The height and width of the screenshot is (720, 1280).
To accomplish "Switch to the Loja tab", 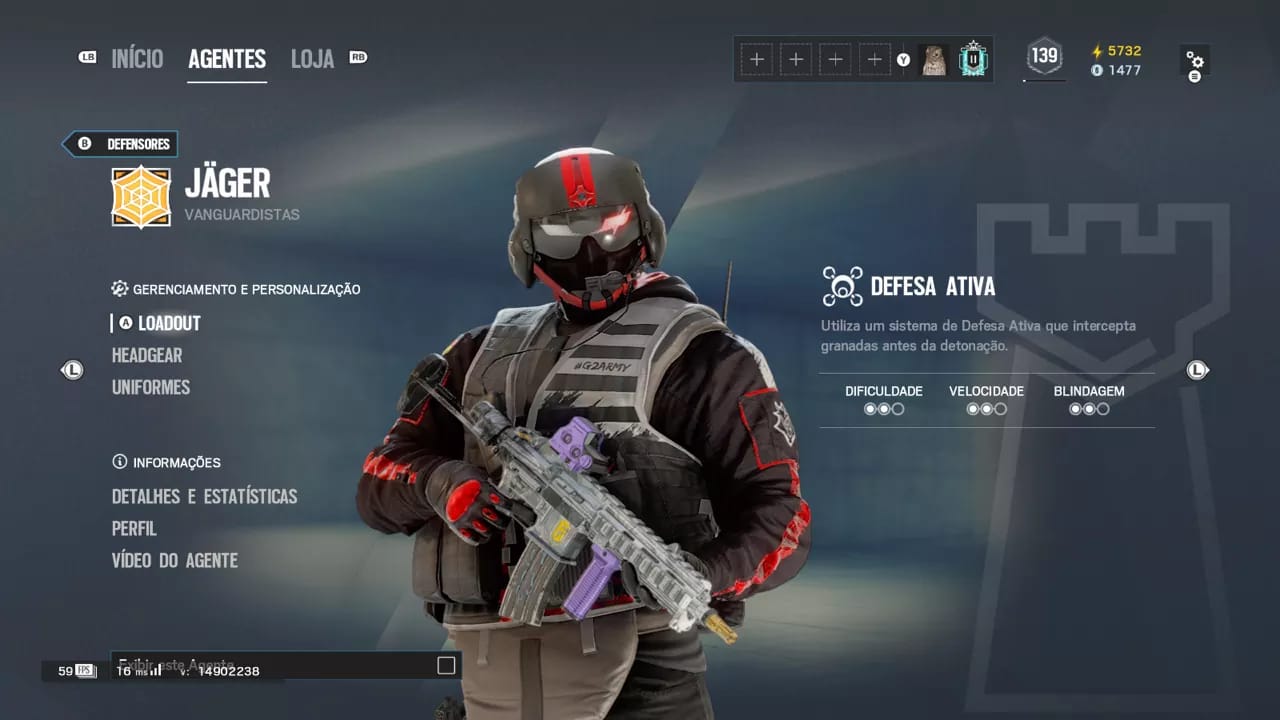I will coord(311,59).
